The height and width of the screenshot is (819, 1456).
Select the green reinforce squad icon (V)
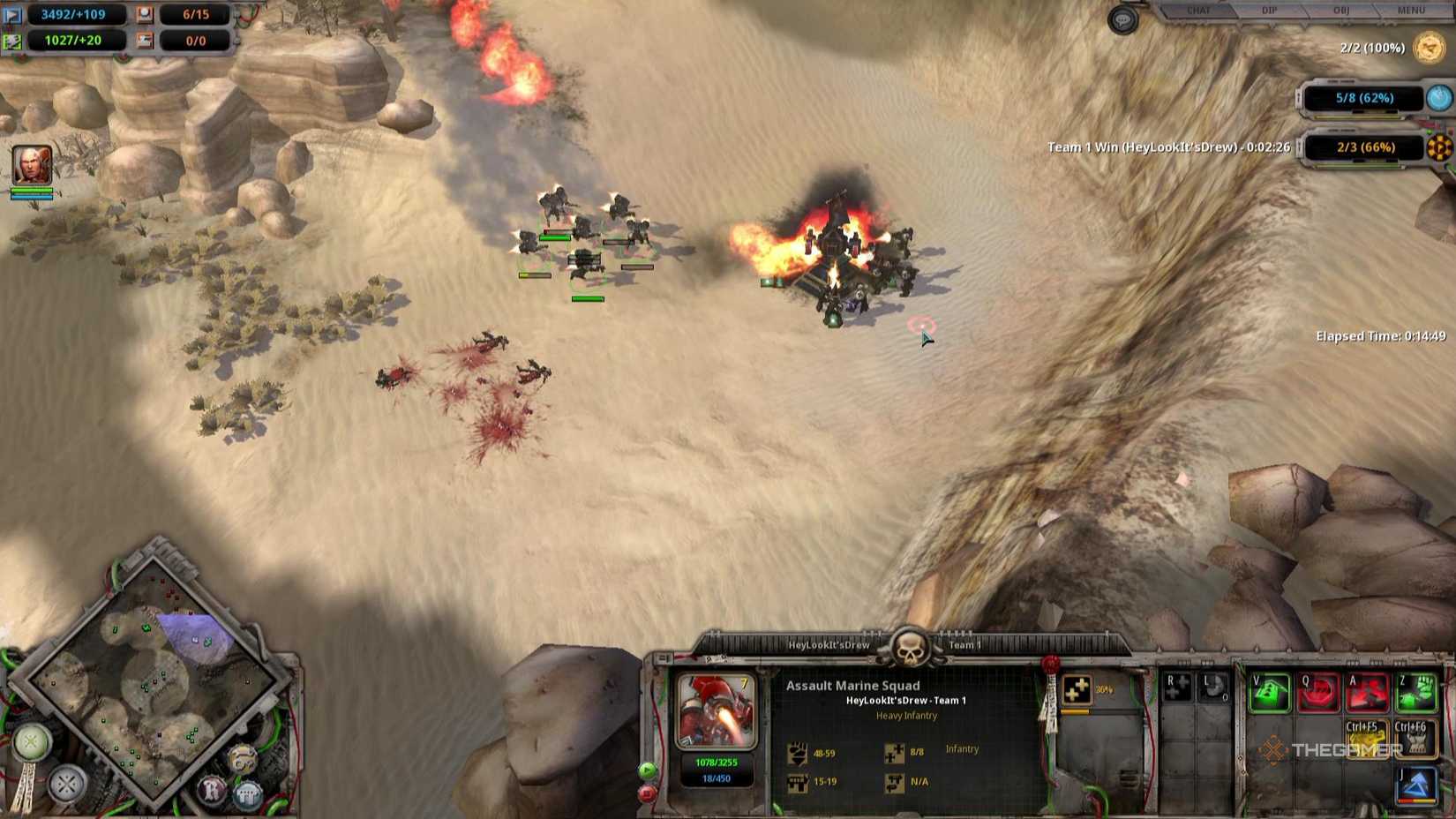1269,693
